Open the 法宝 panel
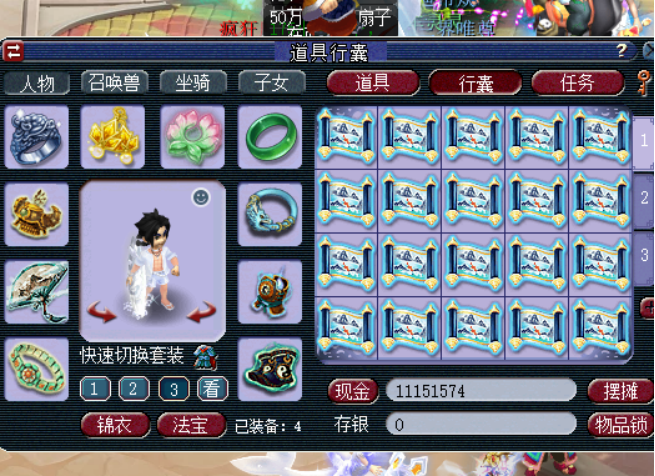This screenshot has width=655, height=476. 192,425
